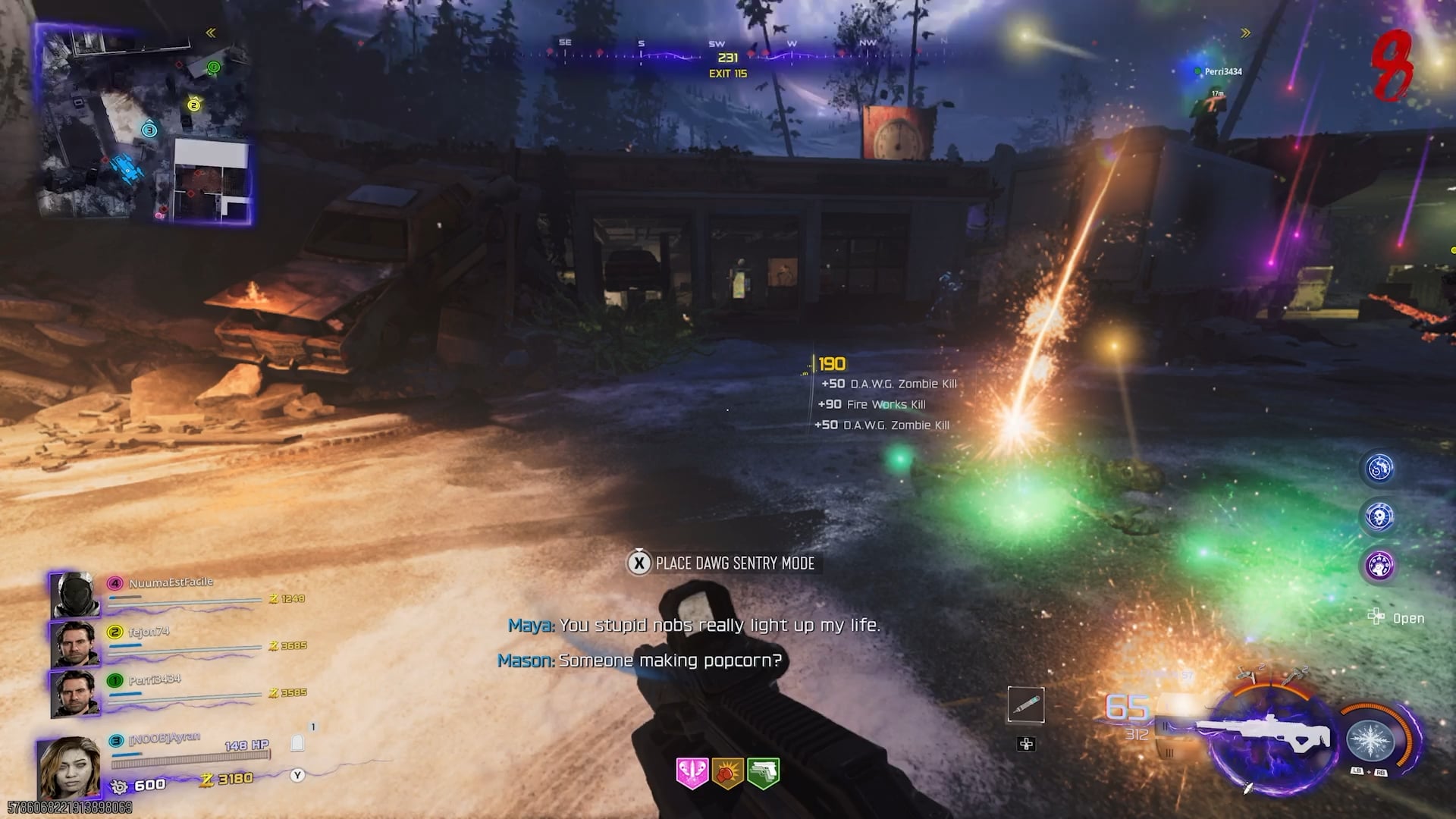Activate the snowflake field upgrade
Image resolution: width=1456 pixels, height=819 pixels.
tap(1370, 739)
